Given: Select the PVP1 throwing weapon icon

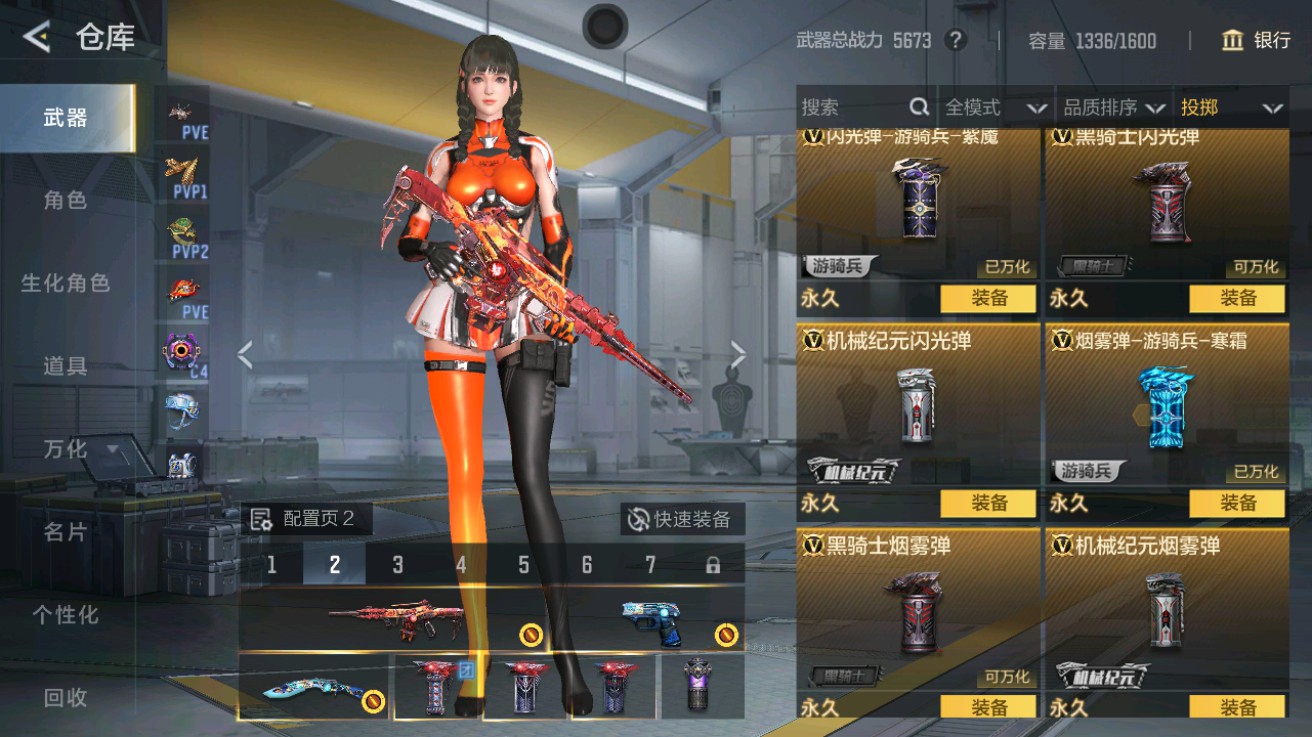Looking at the screenshot, I should [x=180, y=168].
